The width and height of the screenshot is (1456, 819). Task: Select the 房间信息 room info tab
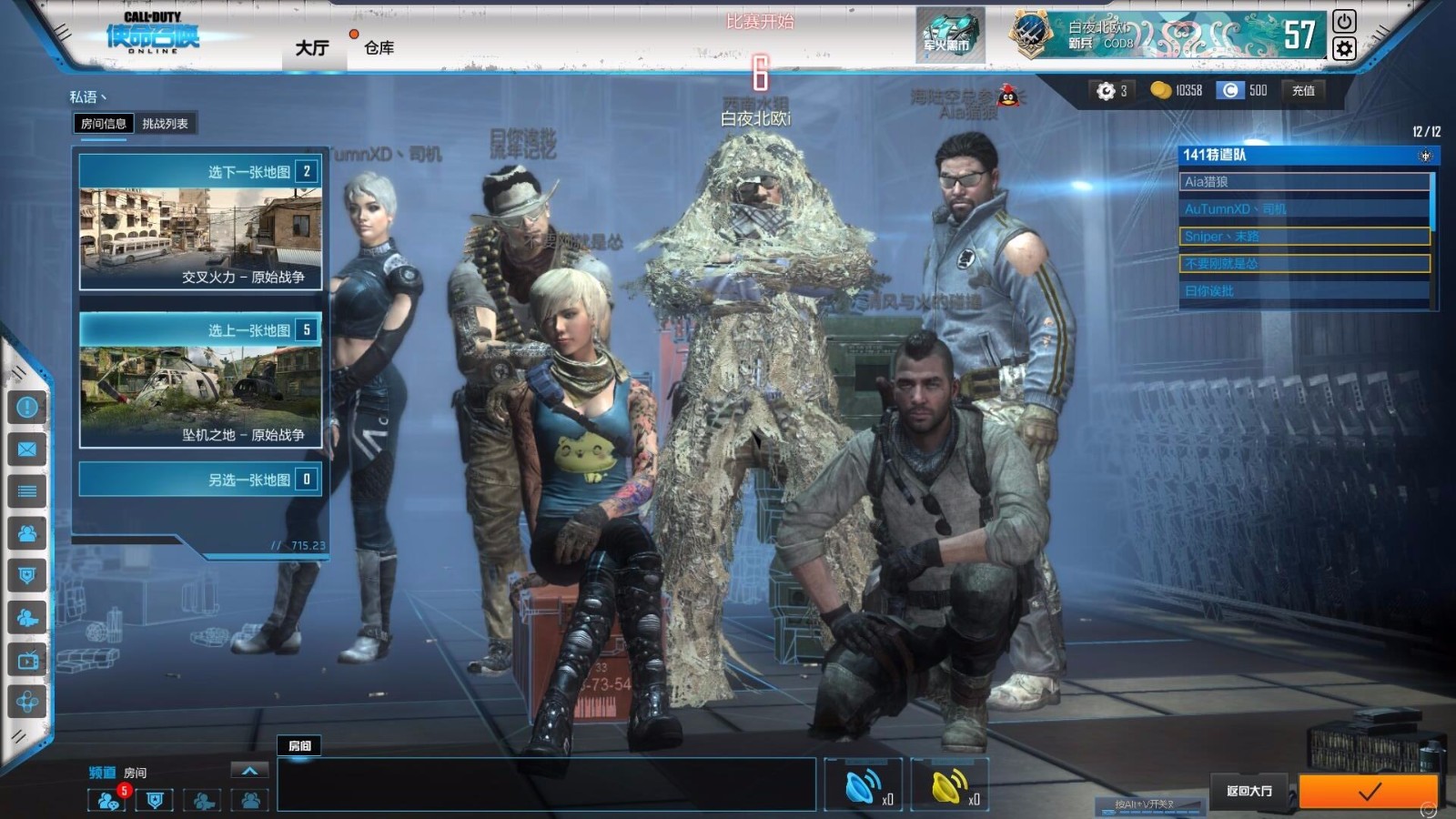click(103, 124)
